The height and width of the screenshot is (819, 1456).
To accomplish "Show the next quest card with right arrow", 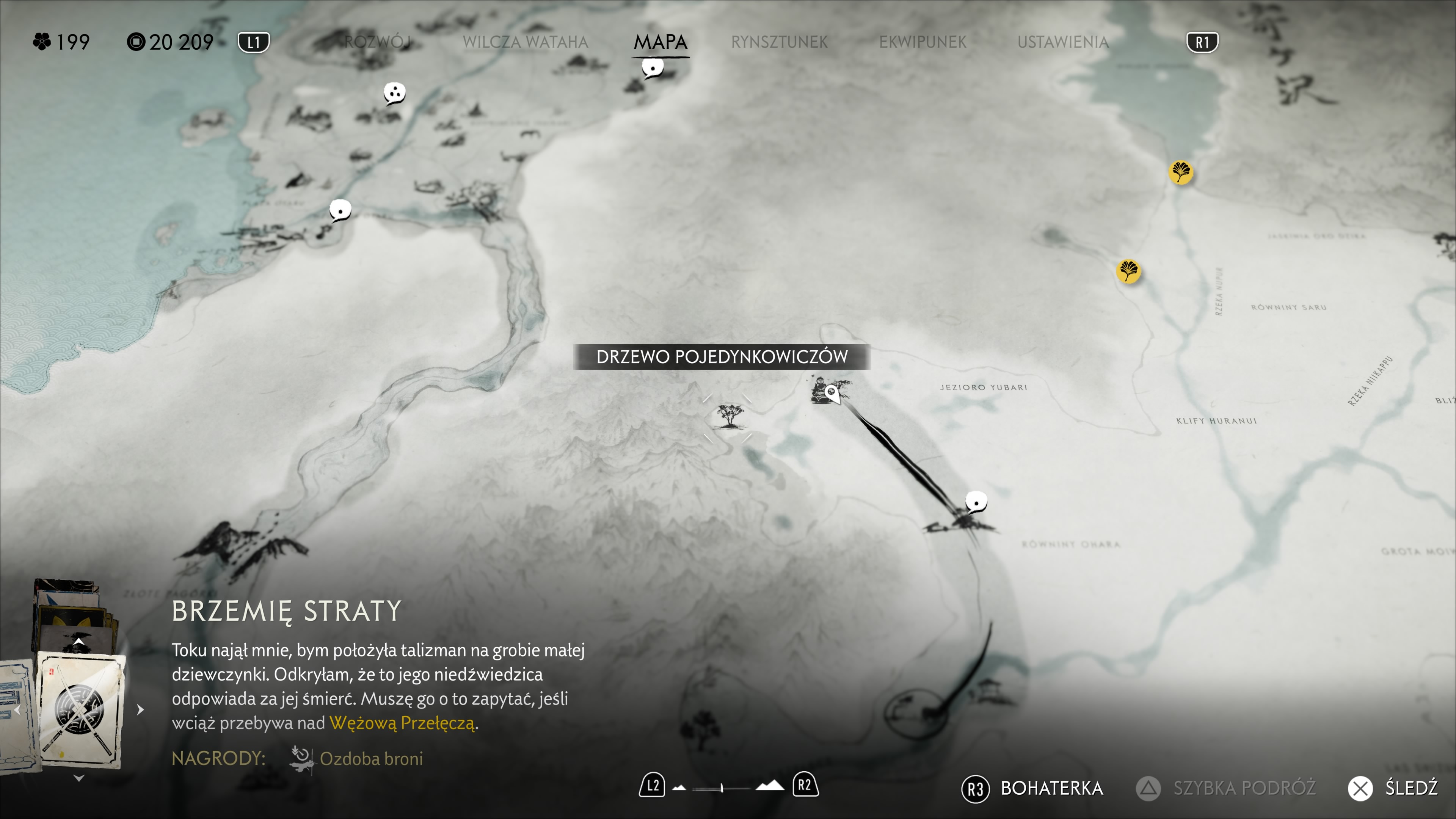I will coord(141,709).
